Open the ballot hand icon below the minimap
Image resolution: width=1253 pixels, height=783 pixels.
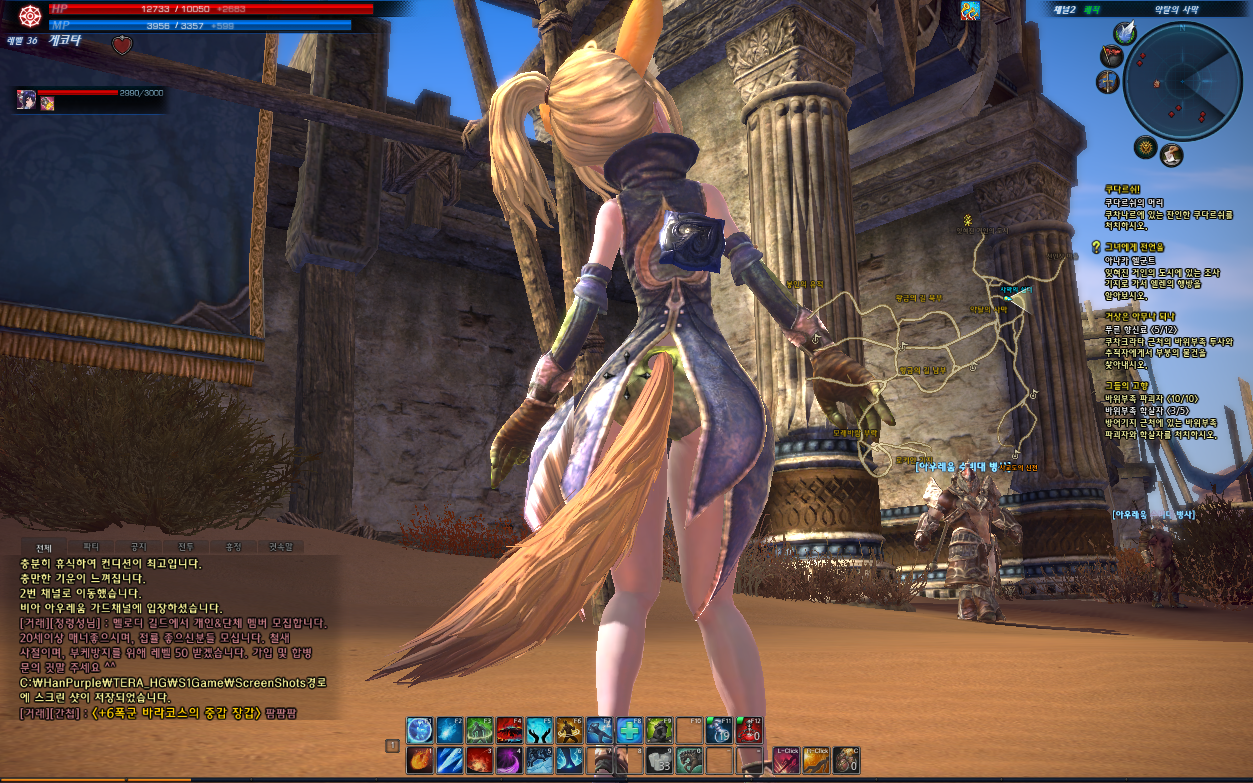pos(1171,154)
